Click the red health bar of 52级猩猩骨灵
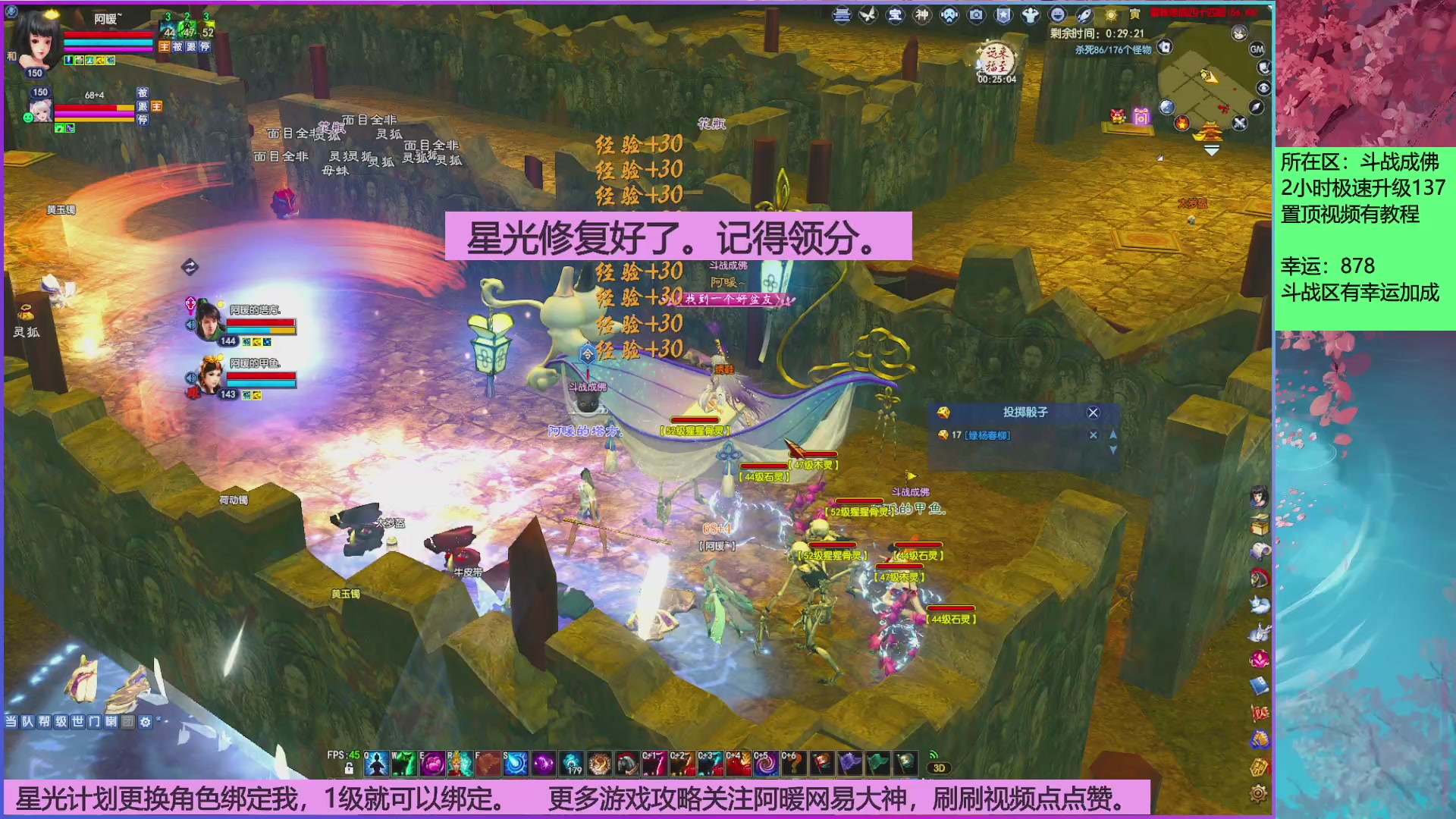This screenshot has height=819, width=1456. point(694,418)
